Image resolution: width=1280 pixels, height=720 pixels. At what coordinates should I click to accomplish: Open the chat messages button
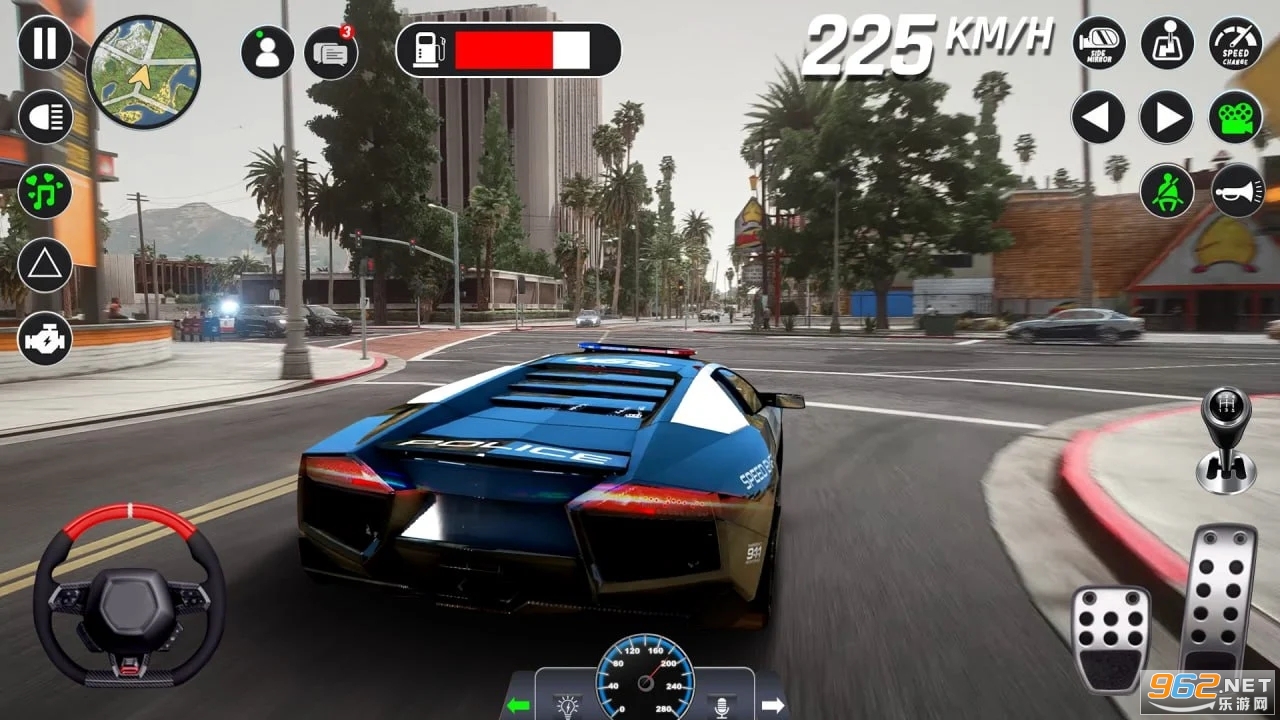[x=331, y=52]
